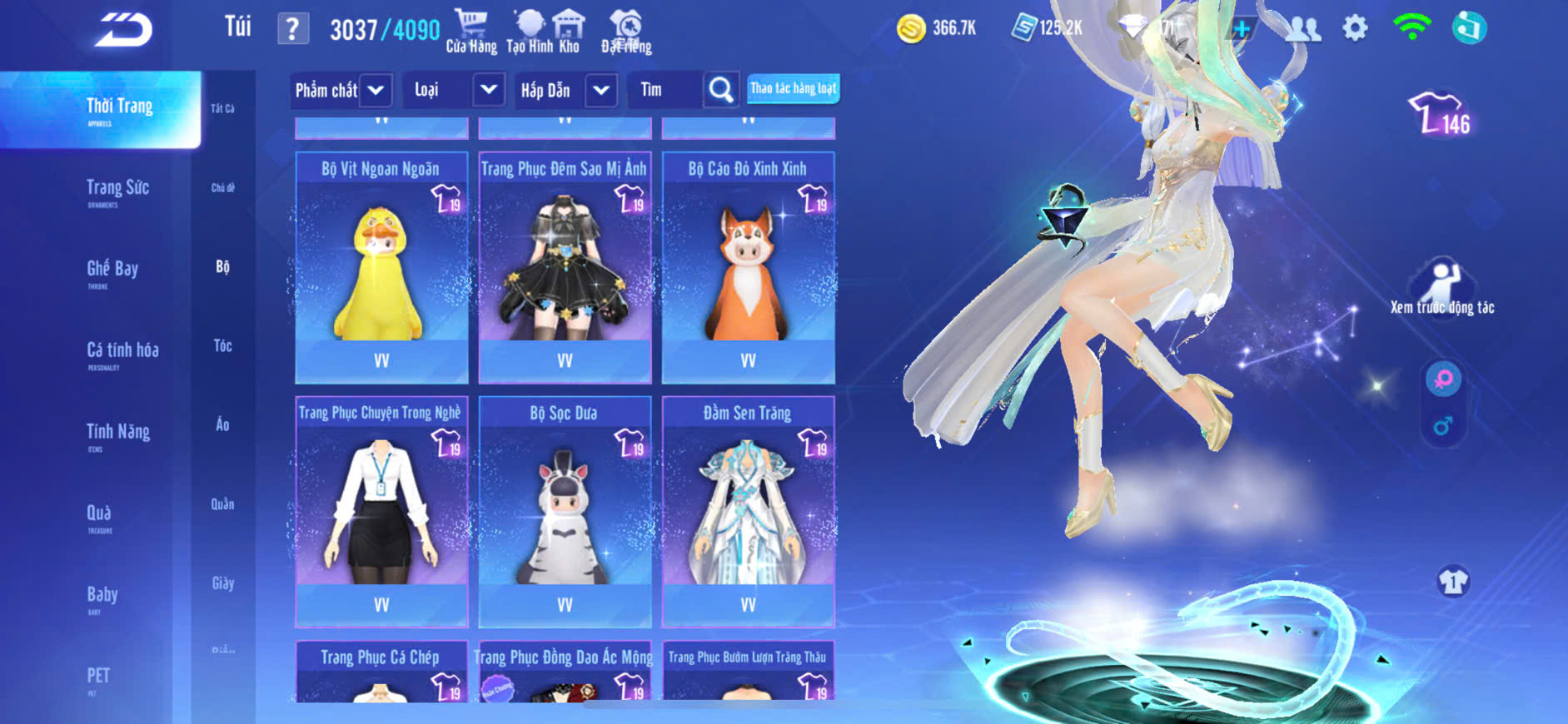Viewport: 1568px width, 724px height.
Task: Open the Cửa Hàng shop
Action: (470, 32)
